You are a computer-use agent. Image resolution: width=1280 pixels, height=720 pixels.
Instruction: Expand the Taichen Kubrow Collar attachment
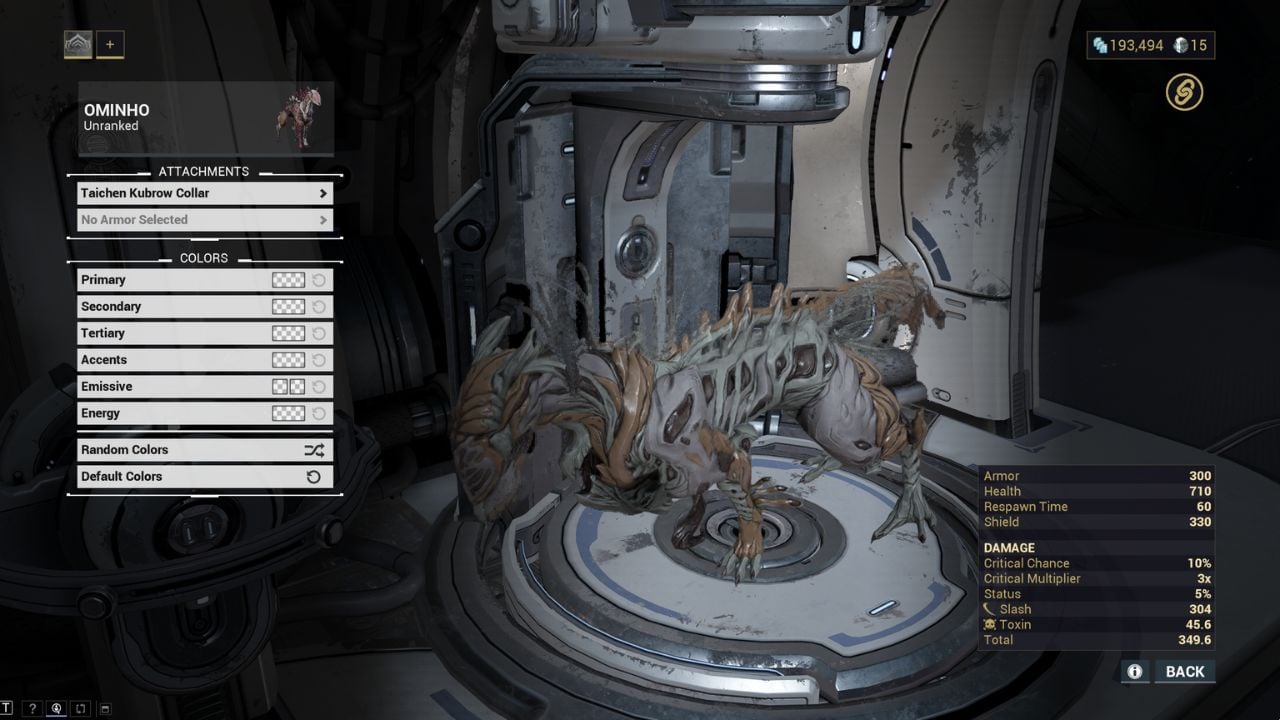[x=204, y=193]
